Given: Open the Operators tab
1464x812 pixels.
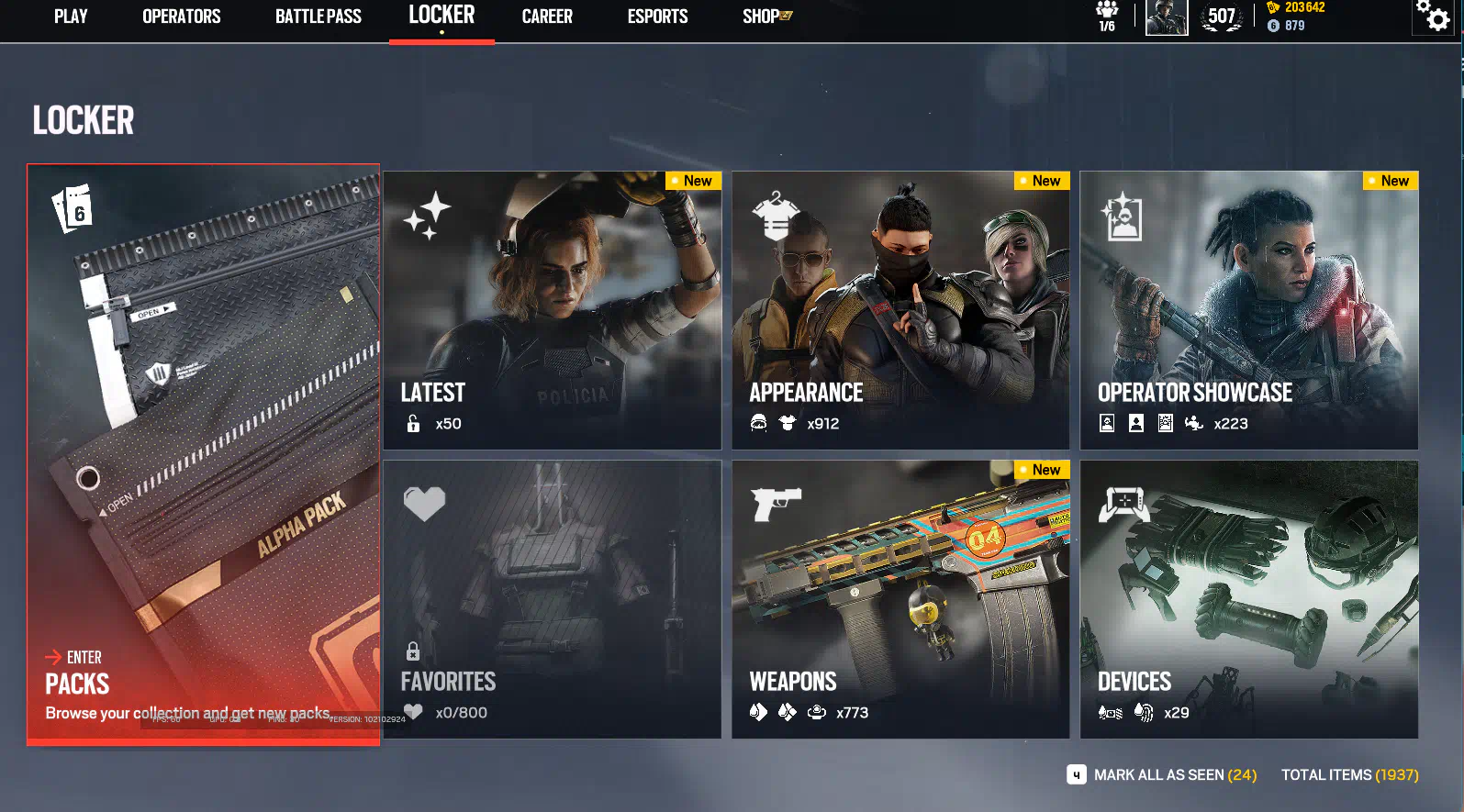Looking at the screenshot, I should click(181, 17).
